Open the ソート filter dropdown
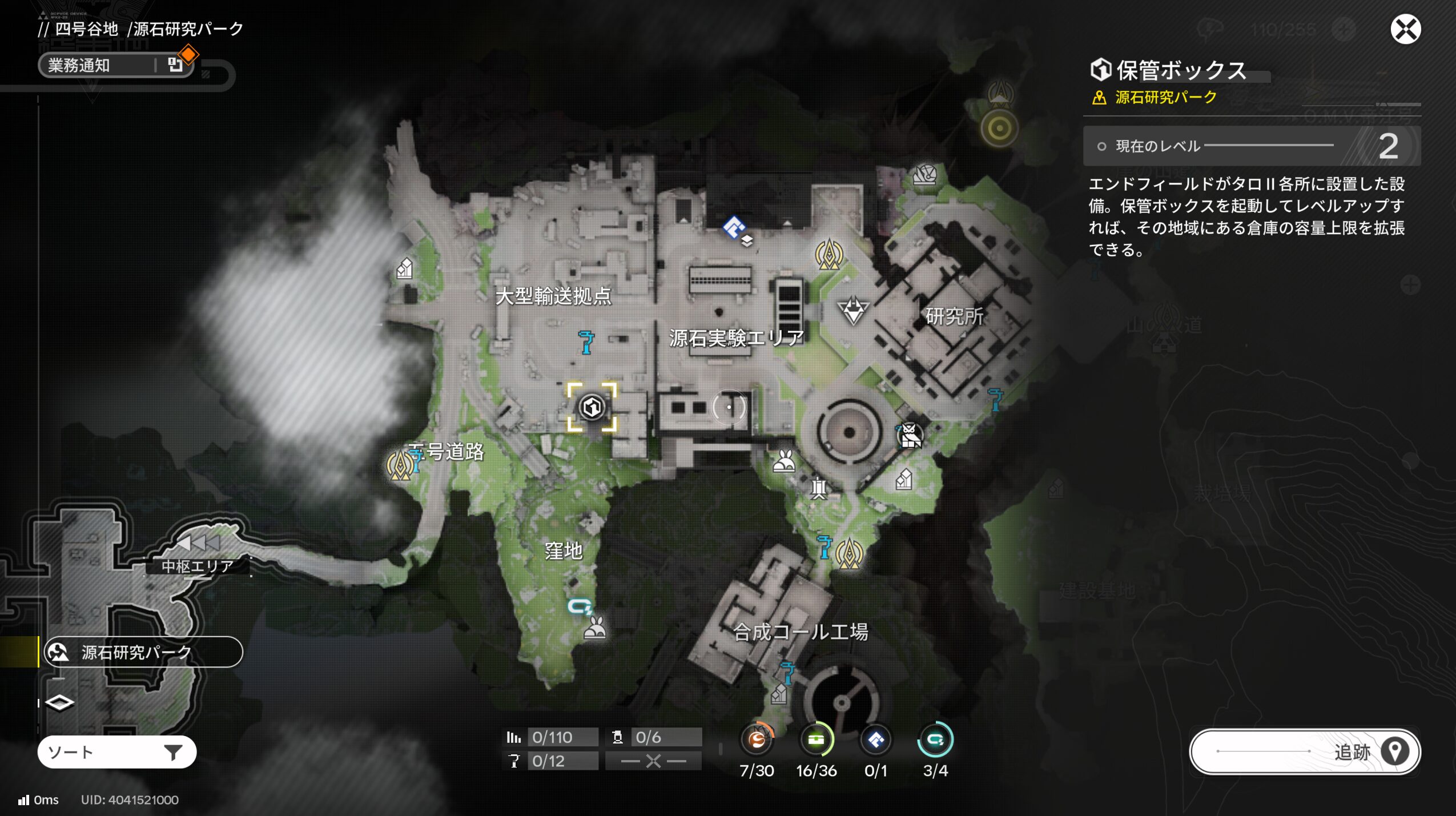The image size is (1456, 816). [117, 752]
